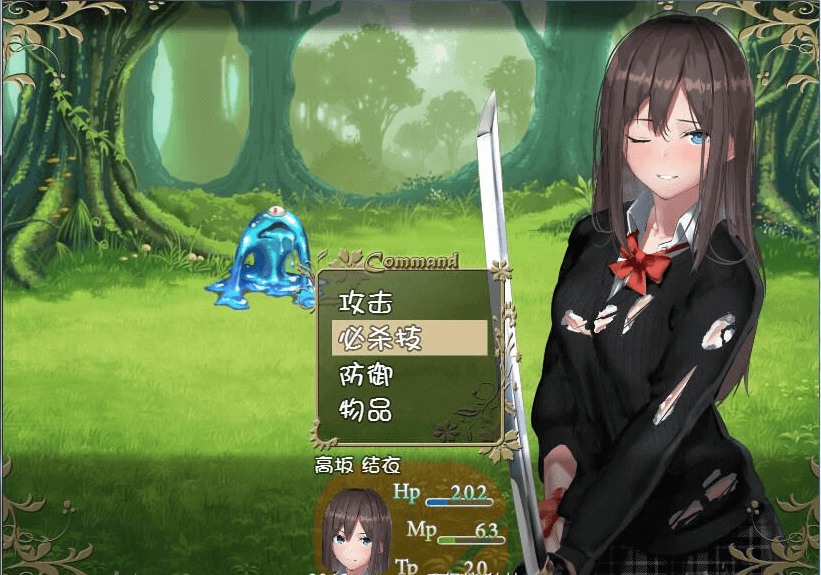
Task: Open the 物品 items command
Action: (366, 410)
